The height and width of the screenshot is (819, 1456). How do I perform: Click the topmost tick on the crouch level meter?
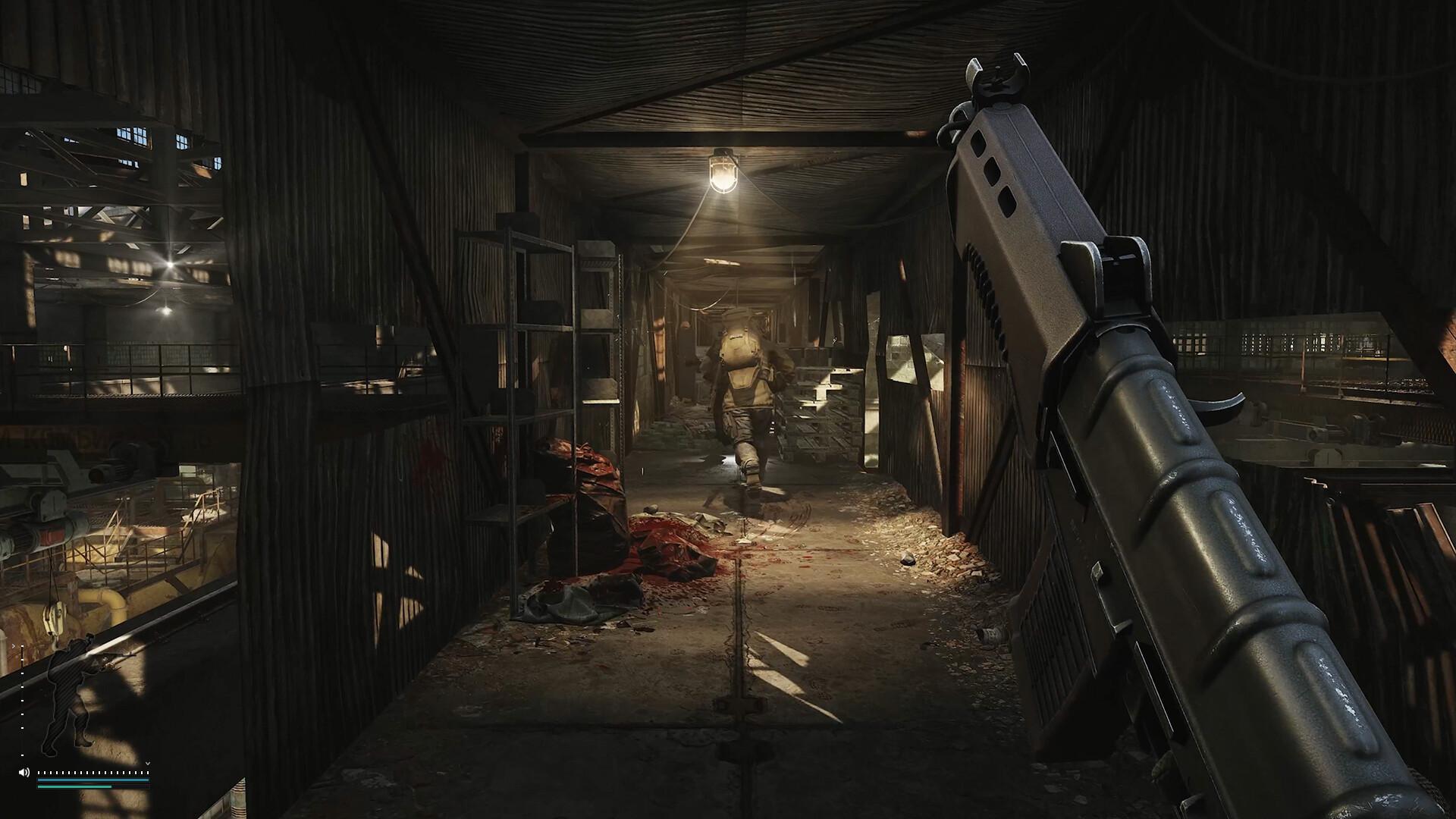point(22,646)
